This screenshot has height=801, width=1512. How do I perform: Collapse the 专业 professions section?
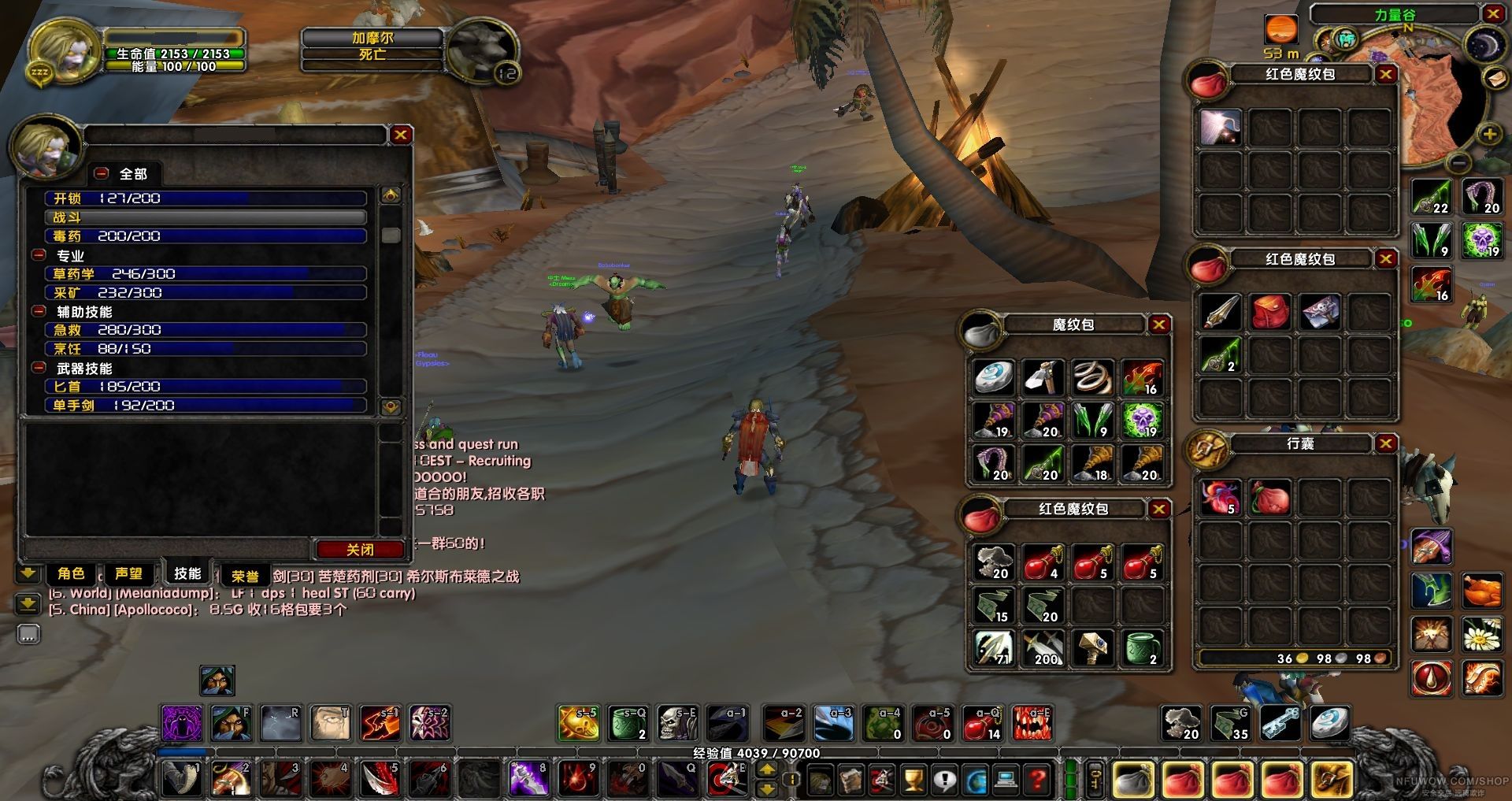click(39, 255)
